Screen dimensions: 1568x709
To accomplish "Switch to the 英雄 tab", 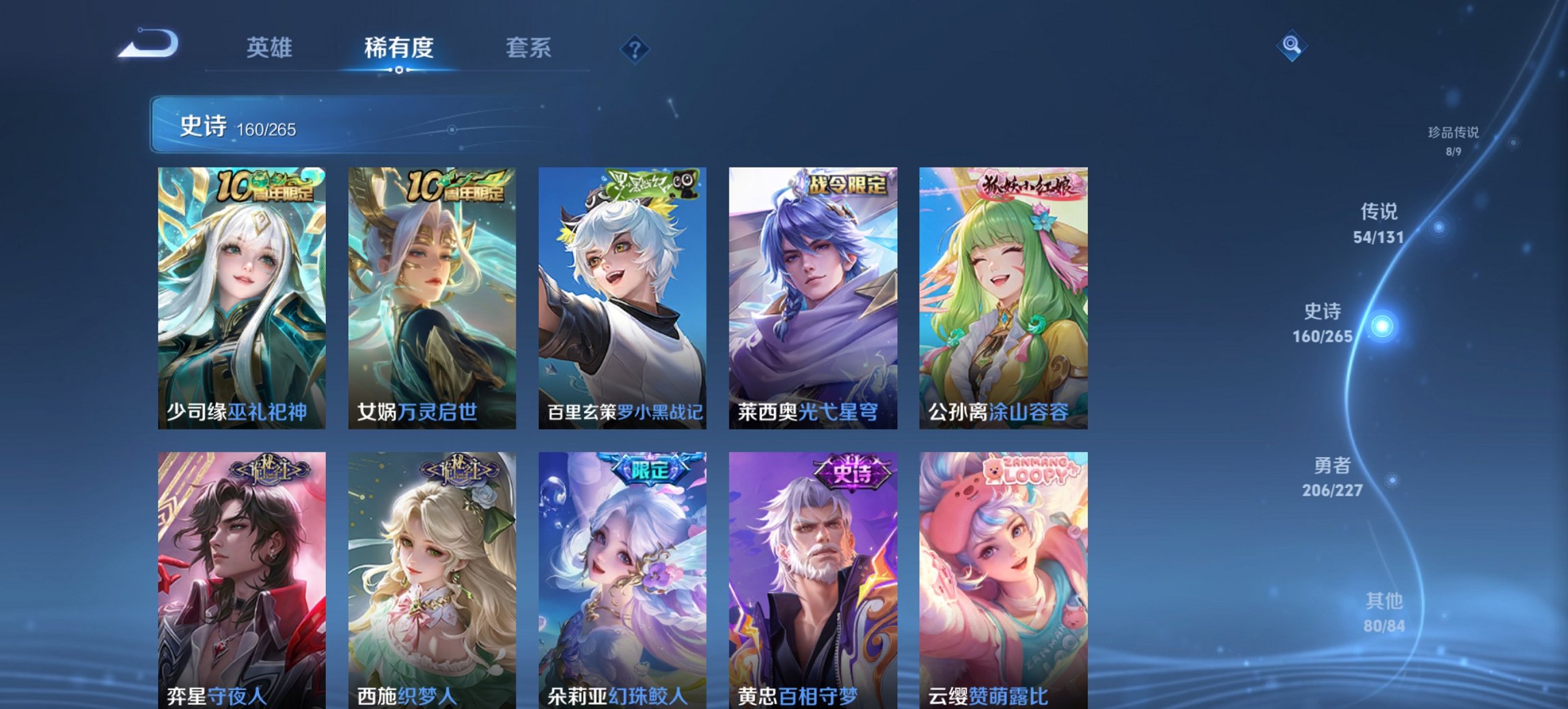I will [x=270, y=48].
